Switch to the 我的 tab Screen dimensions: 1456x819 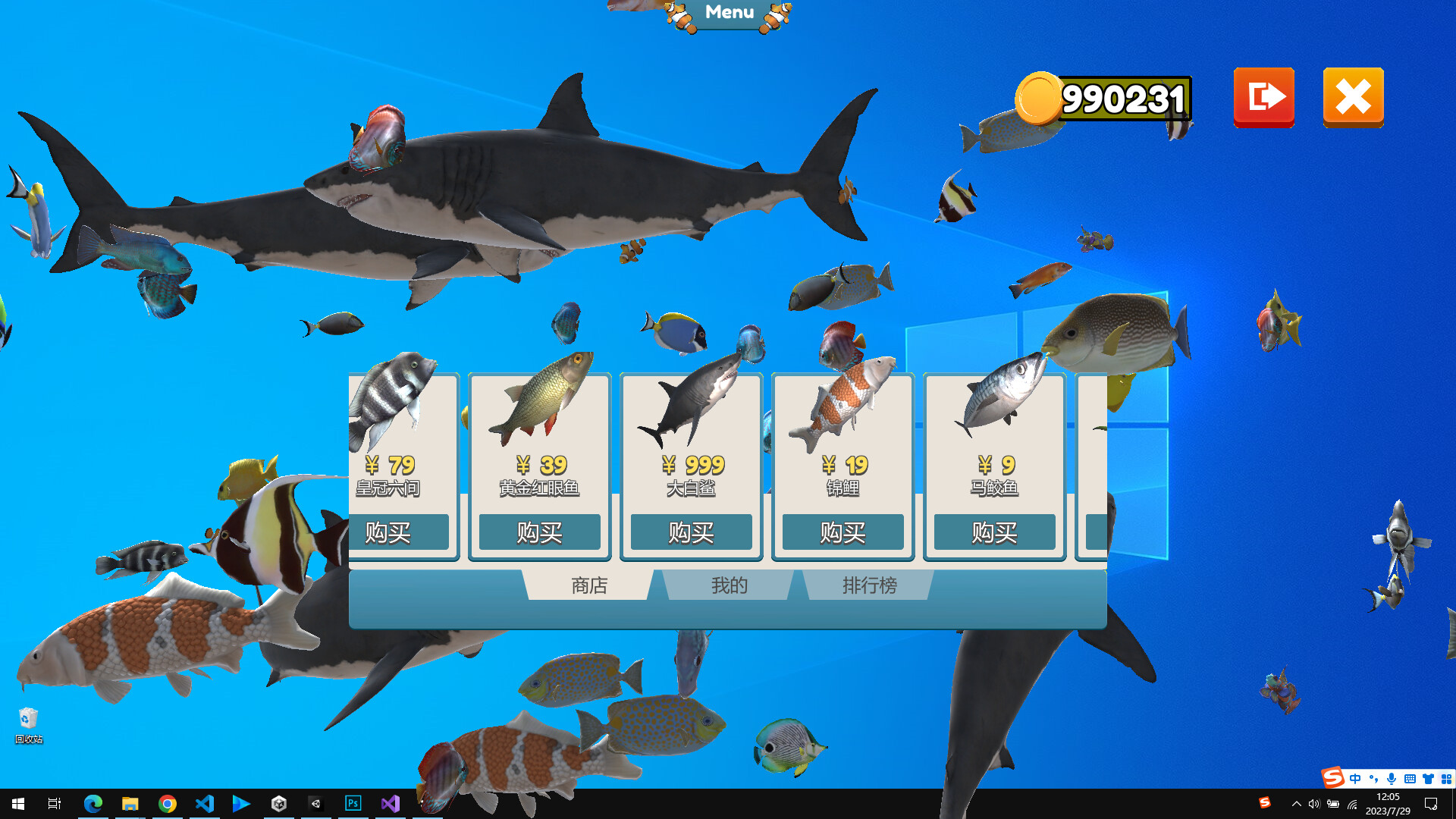727,585
